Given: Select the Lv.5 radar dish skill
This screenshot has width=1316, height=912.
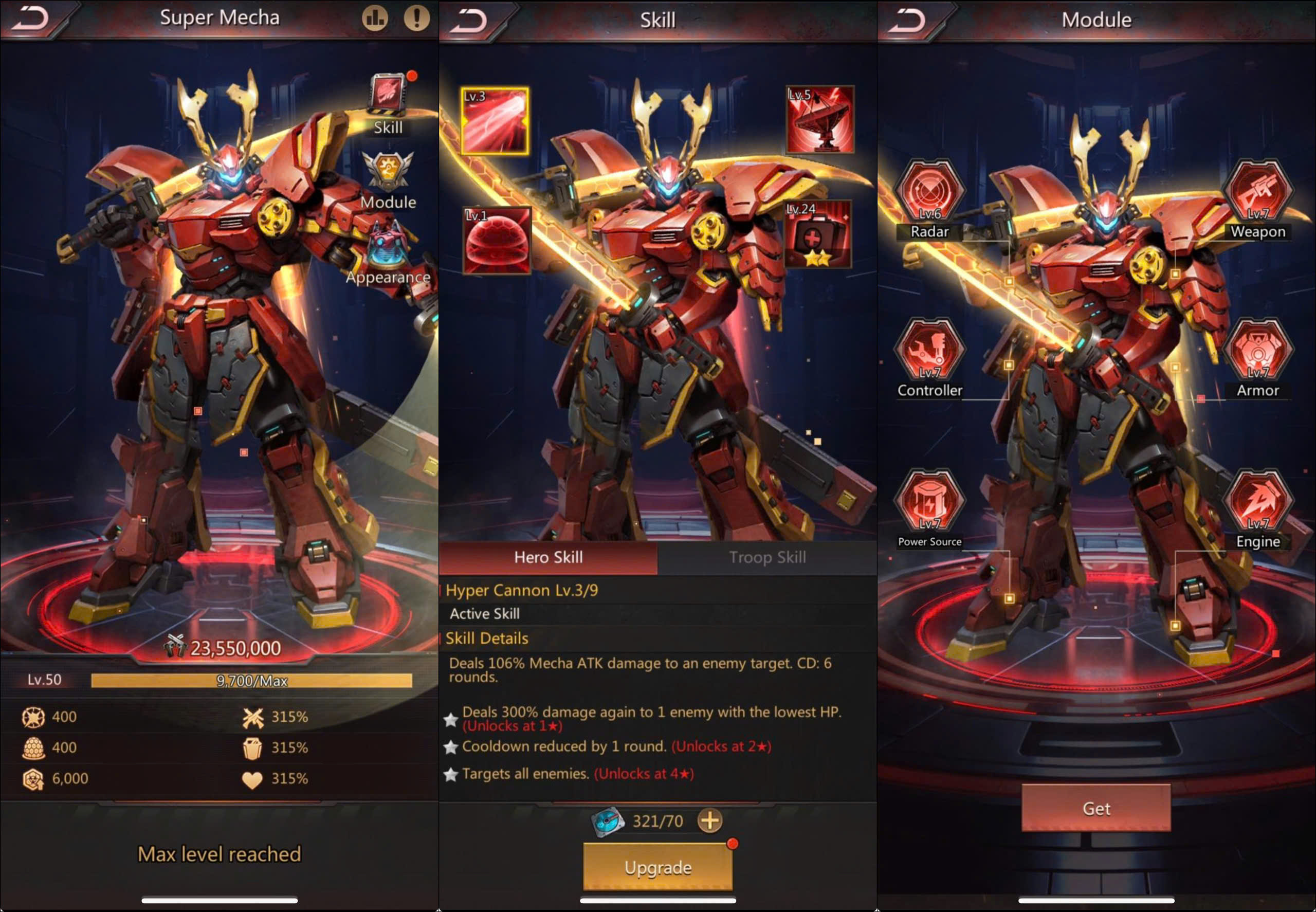Looking at the screenshot, I should coord(820,120).
